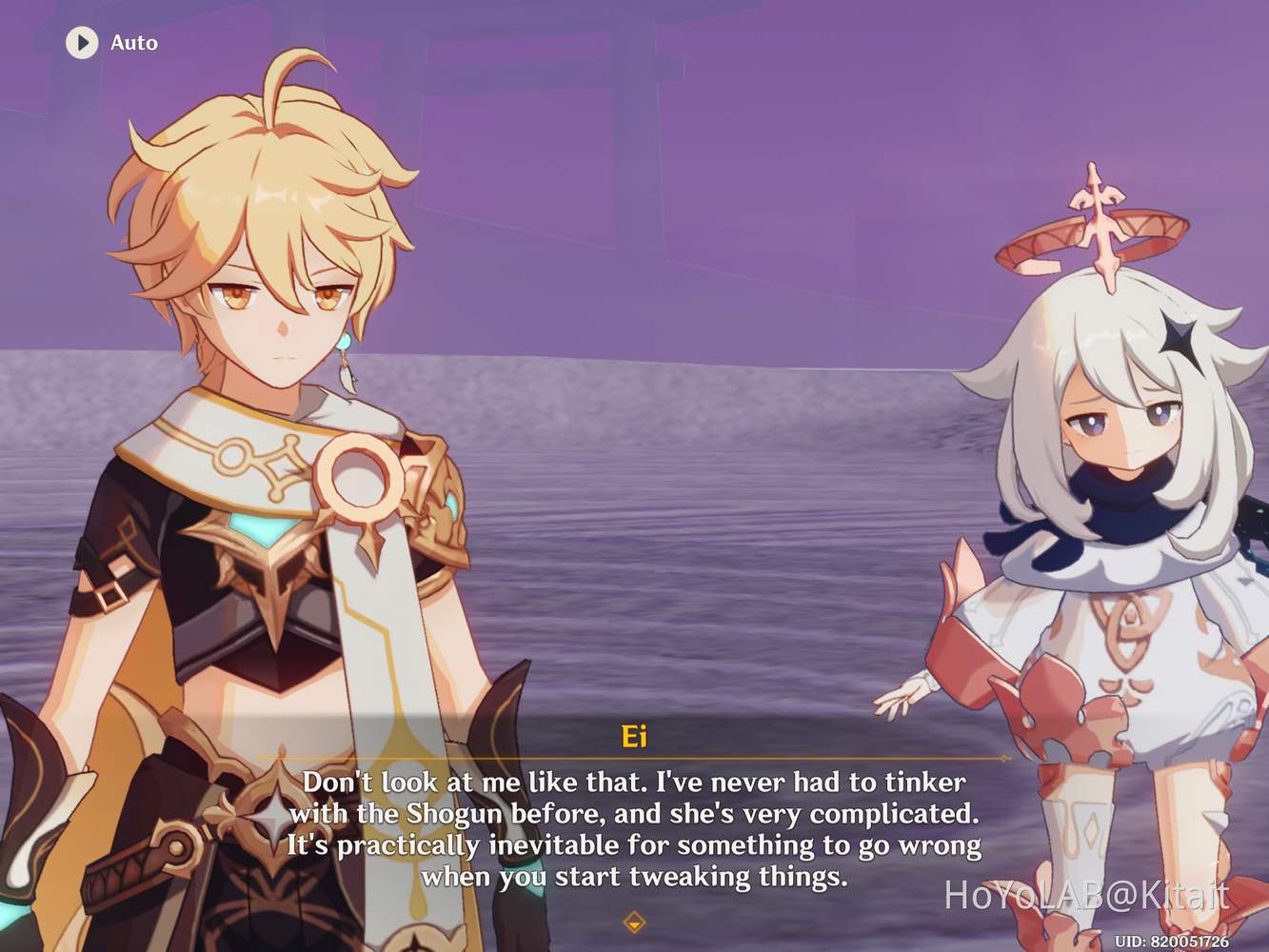Click the dialogue box to reveal next line
The image size is (1269, 952).
(x=634, y=830)
